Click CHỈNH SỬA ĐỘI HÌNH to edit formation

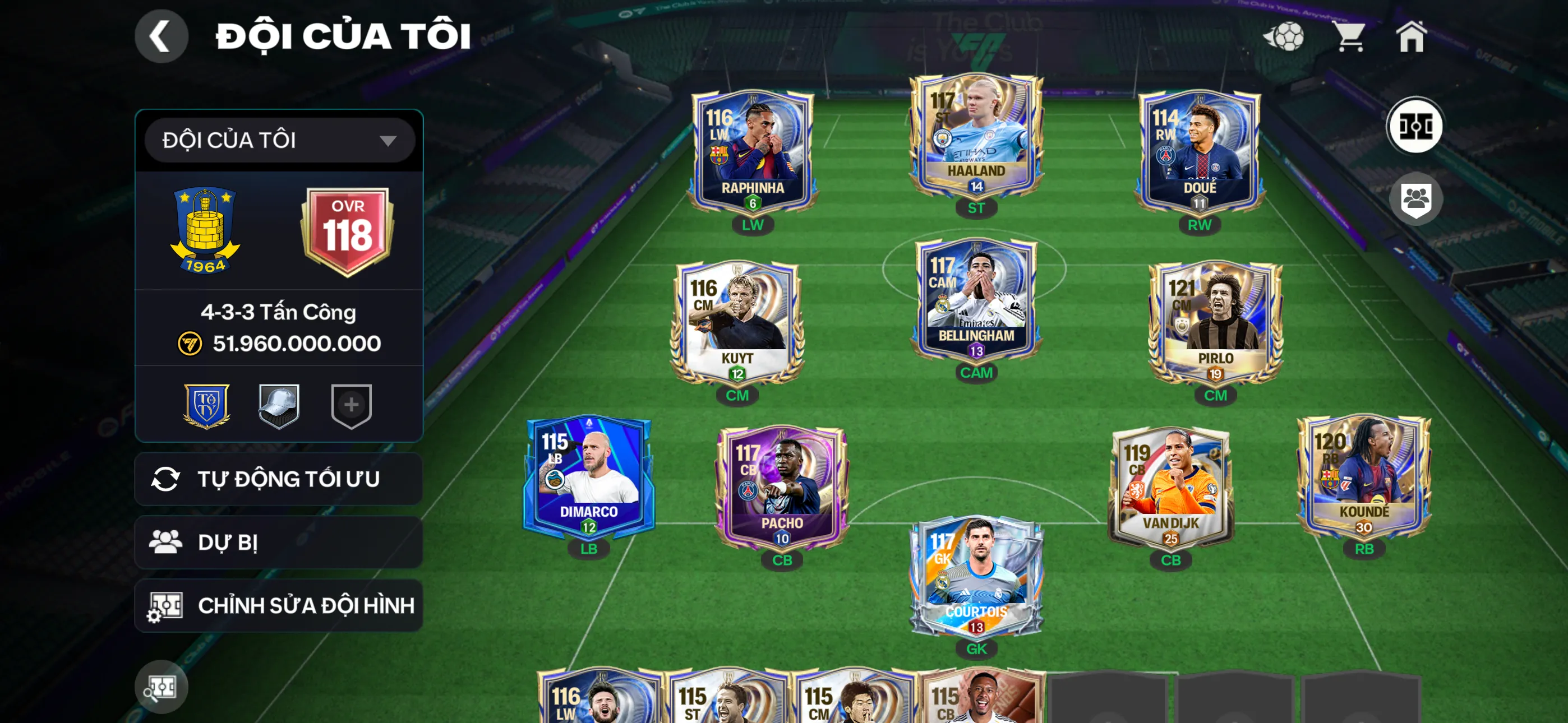pos(279,605)
